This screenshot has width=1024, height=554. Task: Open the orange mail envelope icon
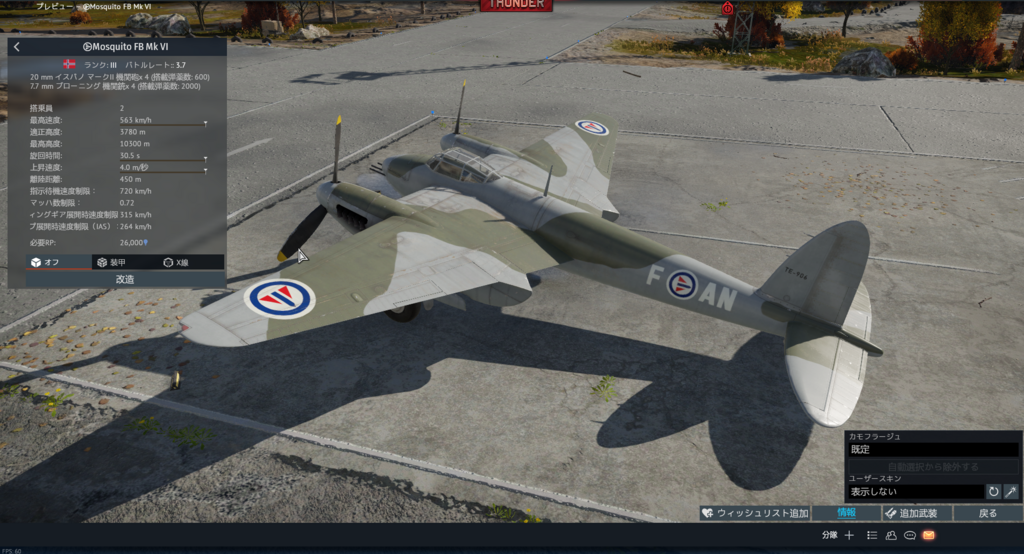pyautogui.click(x=928, y=535)
